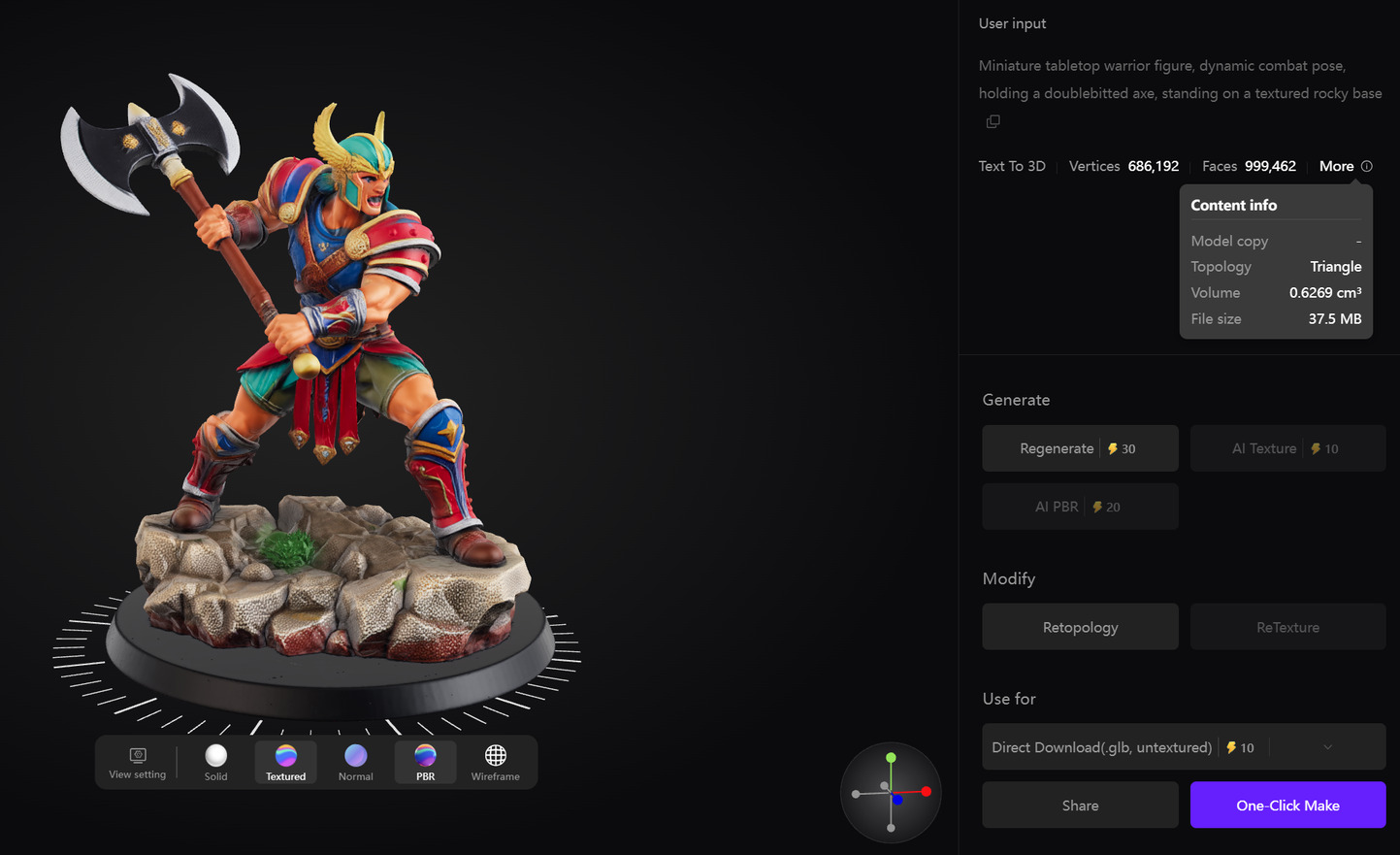Toggle Textured shading on the model

point(285,762)
